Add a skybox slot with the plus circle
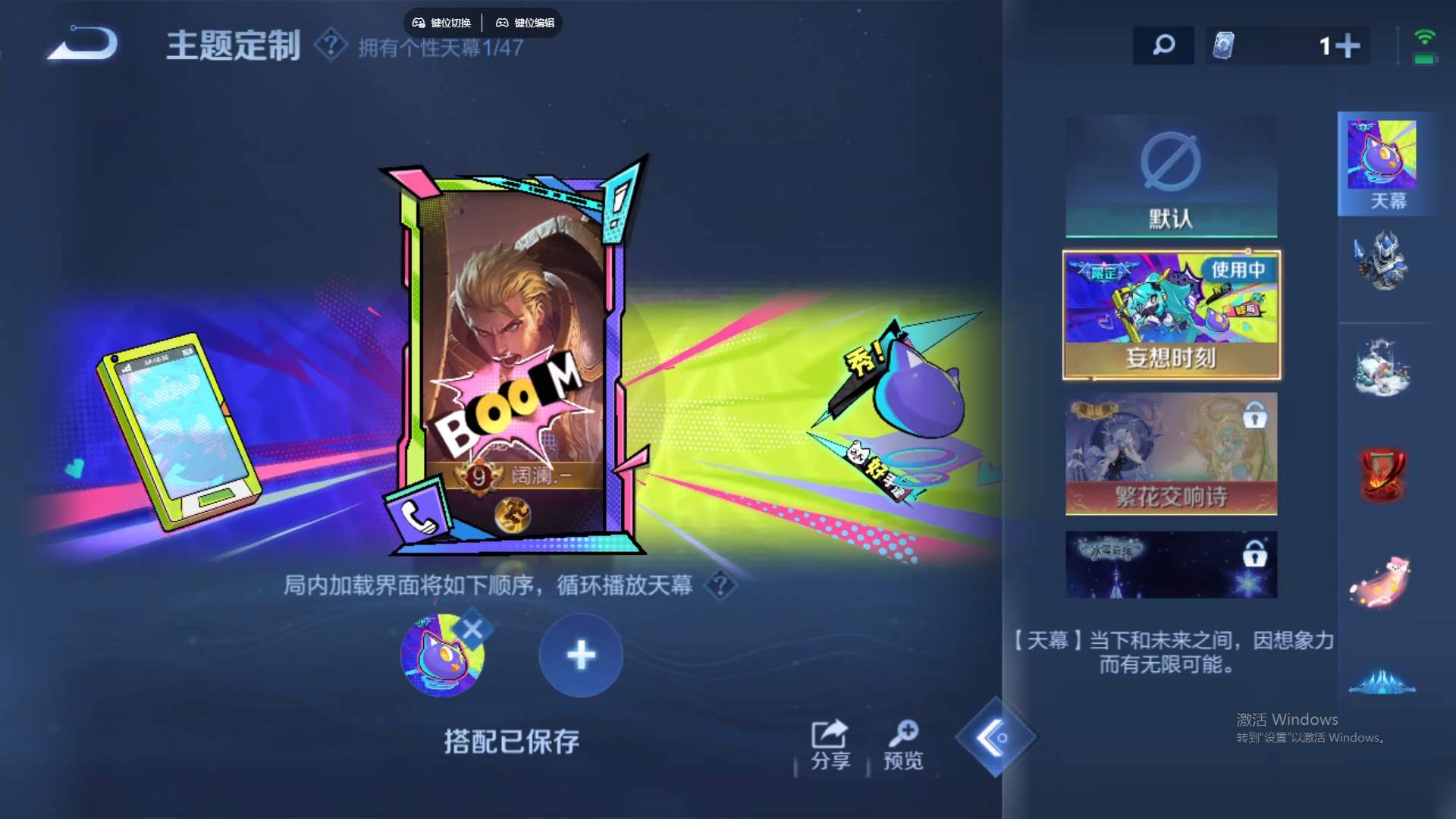The image size is (1456, 819). pos(581,655)
